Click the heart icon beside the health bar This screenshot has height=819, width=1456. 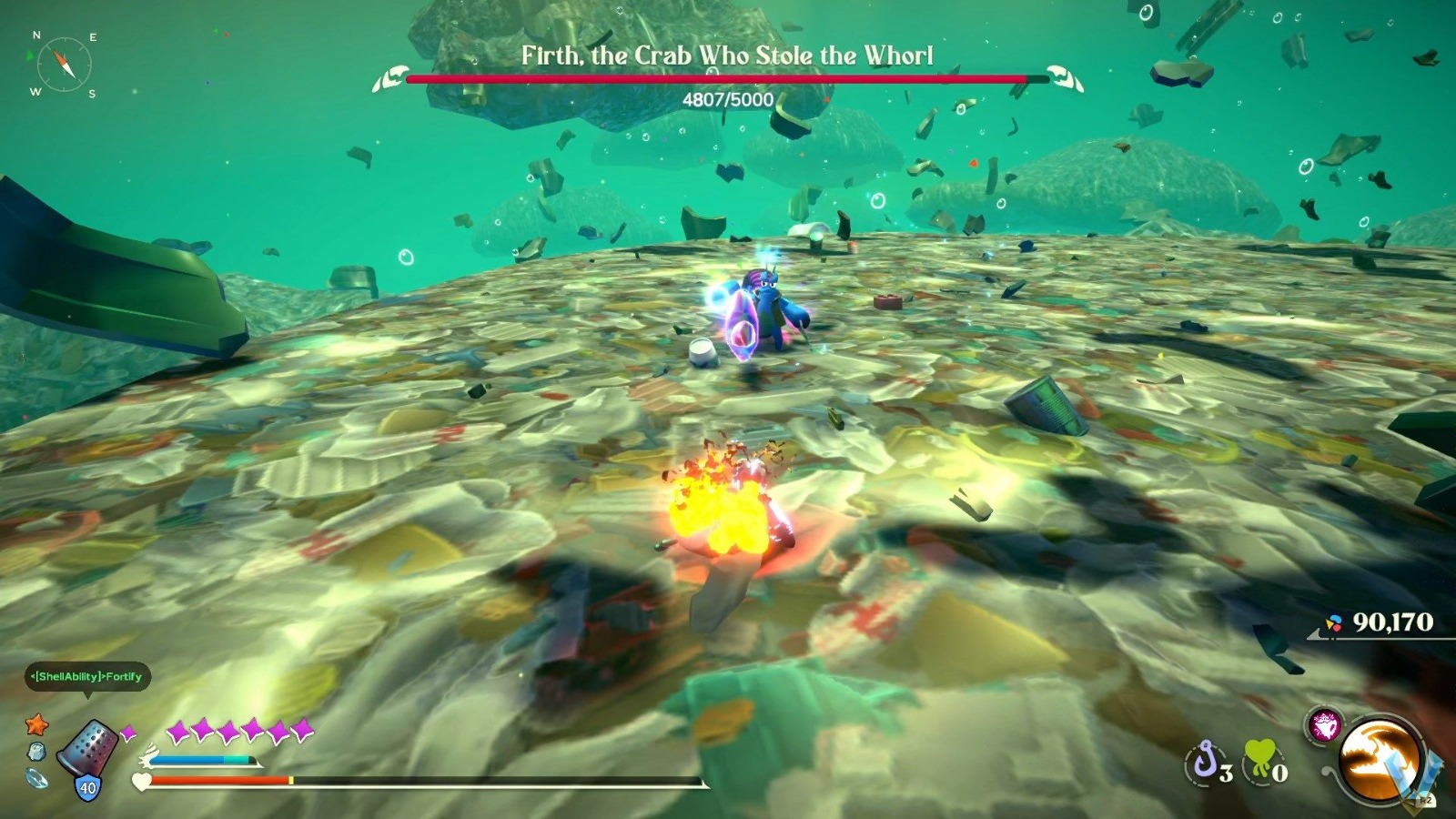(140, 781)
